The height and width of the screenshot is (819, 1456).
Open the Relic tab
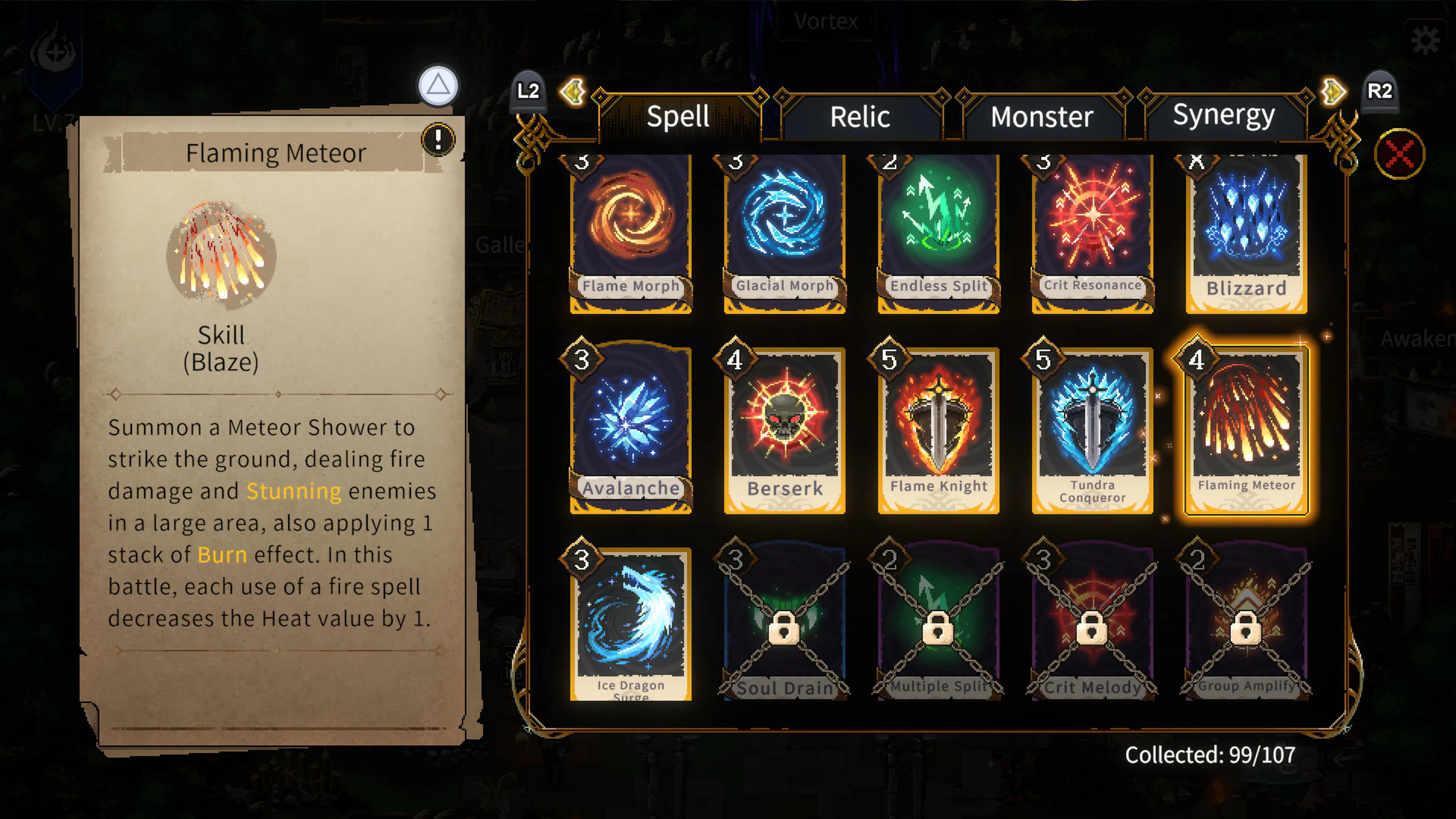[860, 117]
